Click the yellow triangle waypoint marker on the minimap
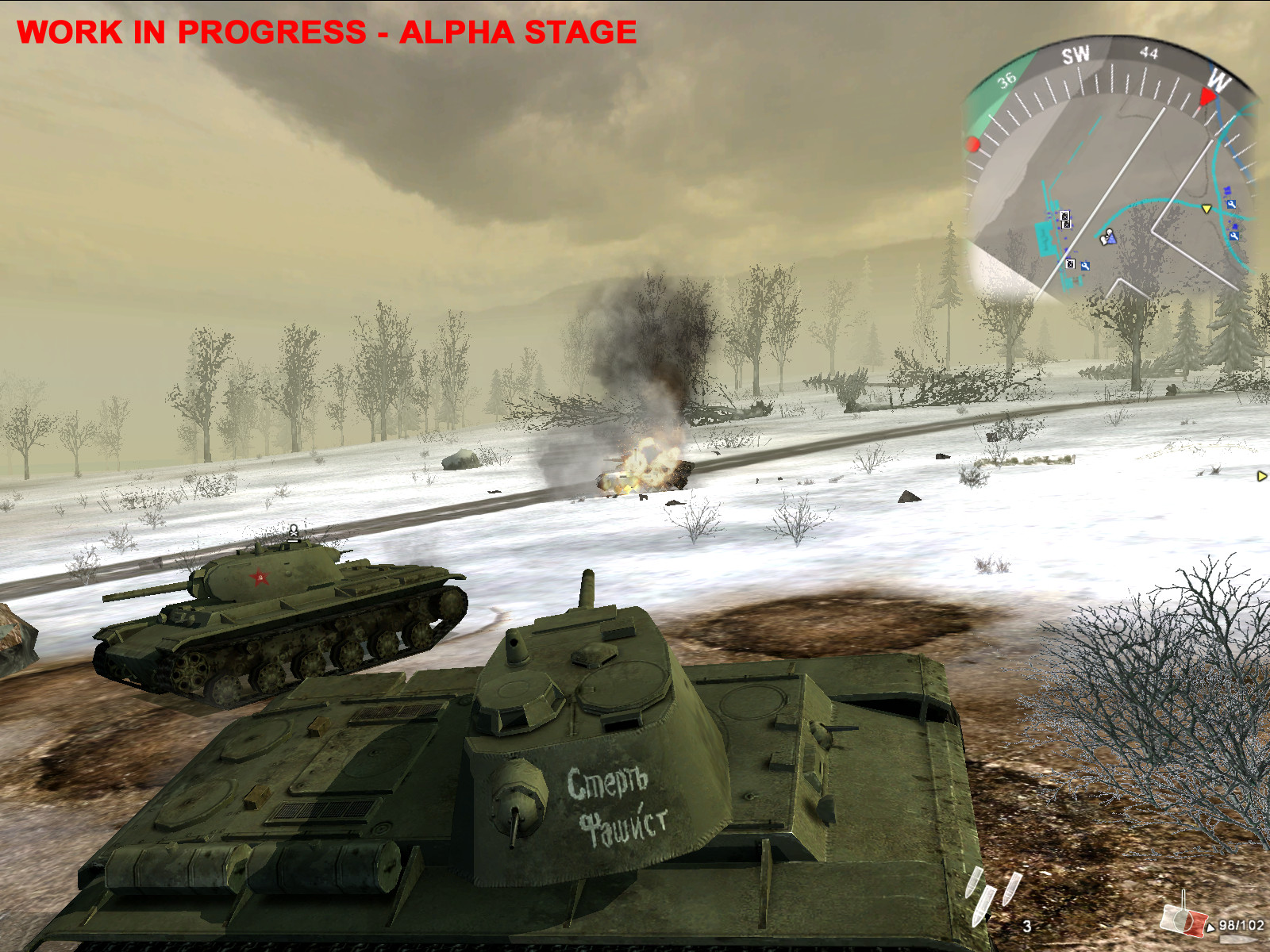 (x=1206, y=209)
